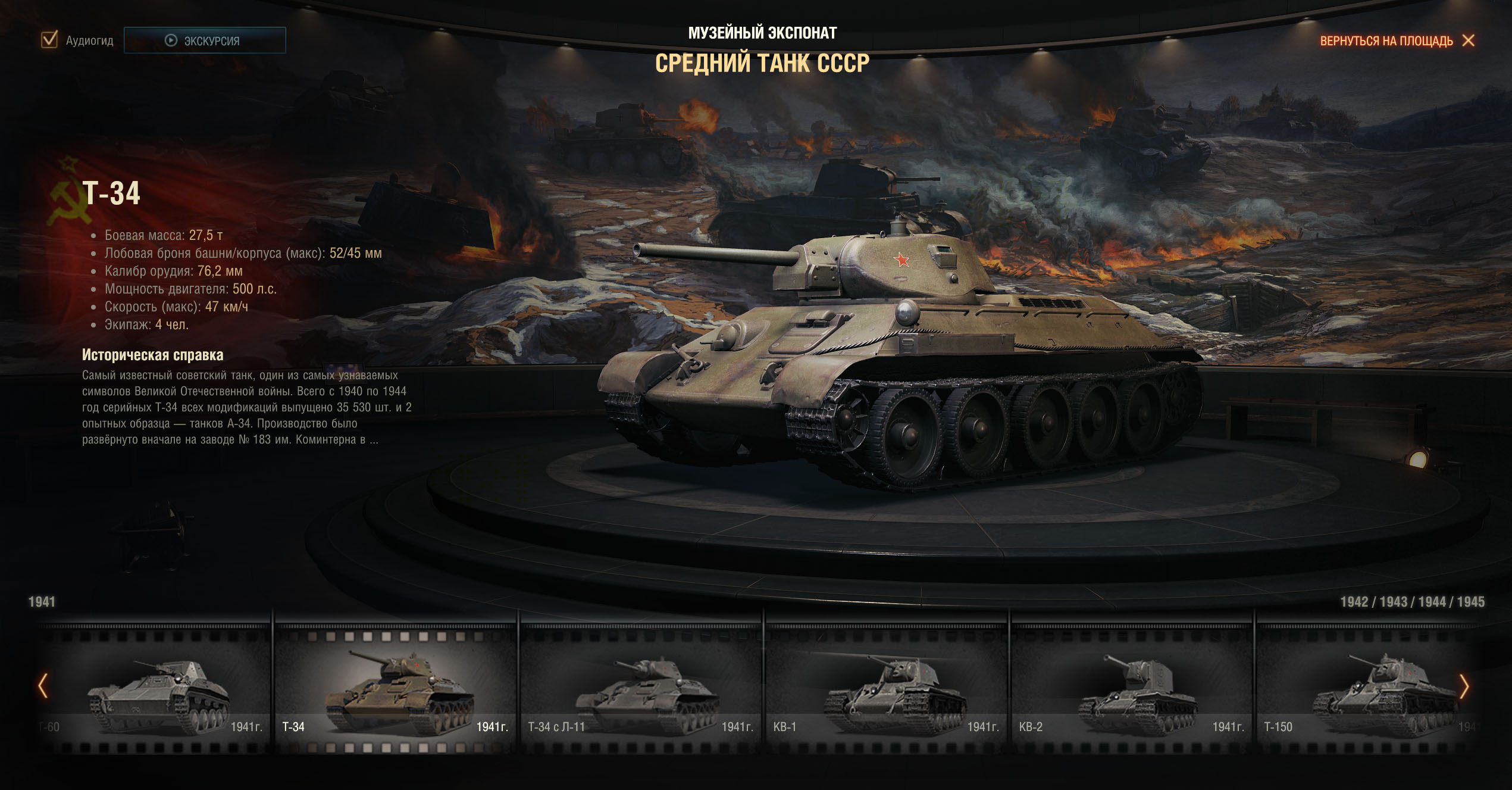This screenshot has width=1512, height=790.
Task: Select the 1941 year label
Action: [x=42, y=602]
